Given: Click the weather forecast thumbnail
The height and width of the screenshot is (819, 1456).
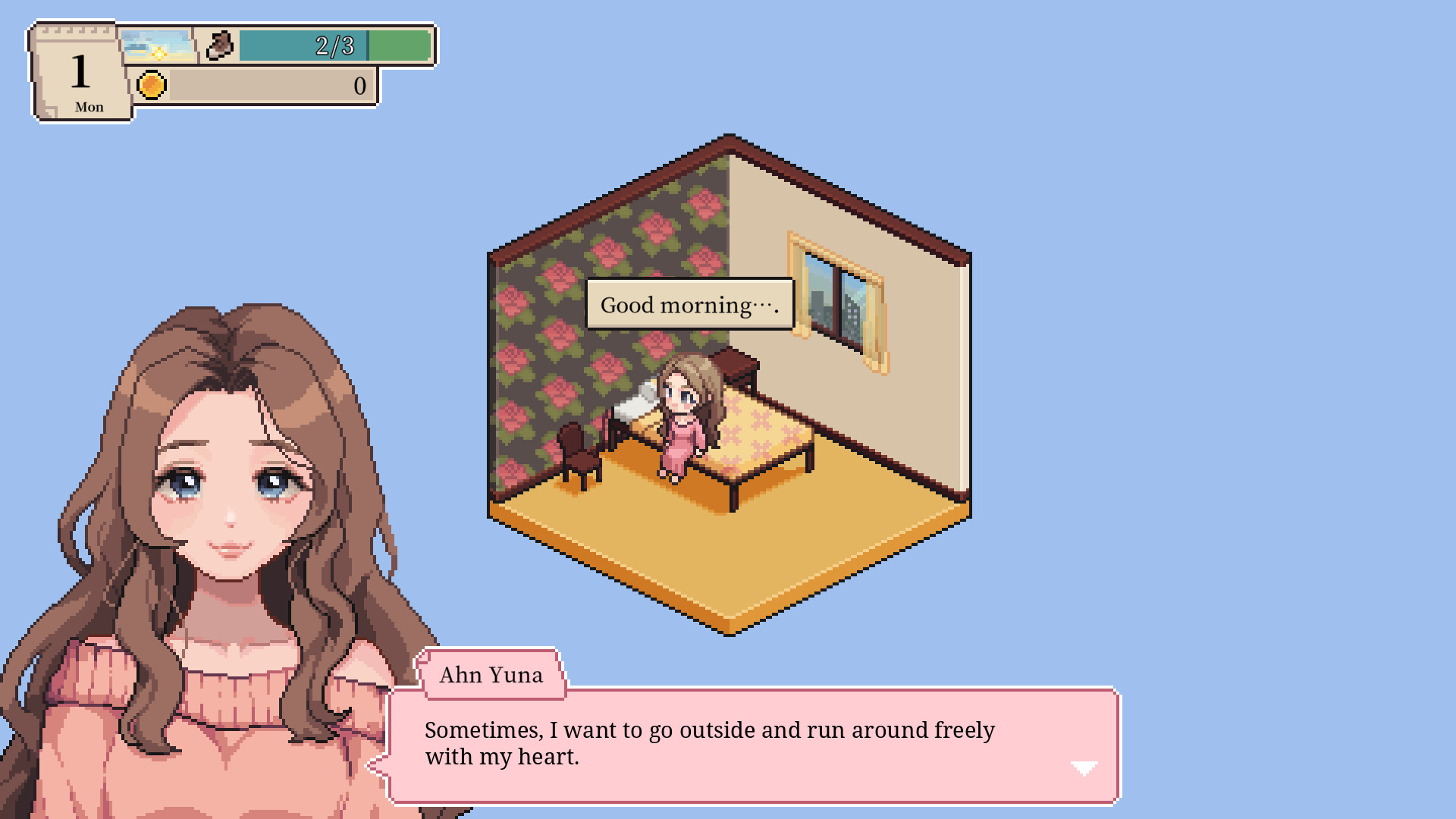Looking at the screenshot, I should 157,46.
